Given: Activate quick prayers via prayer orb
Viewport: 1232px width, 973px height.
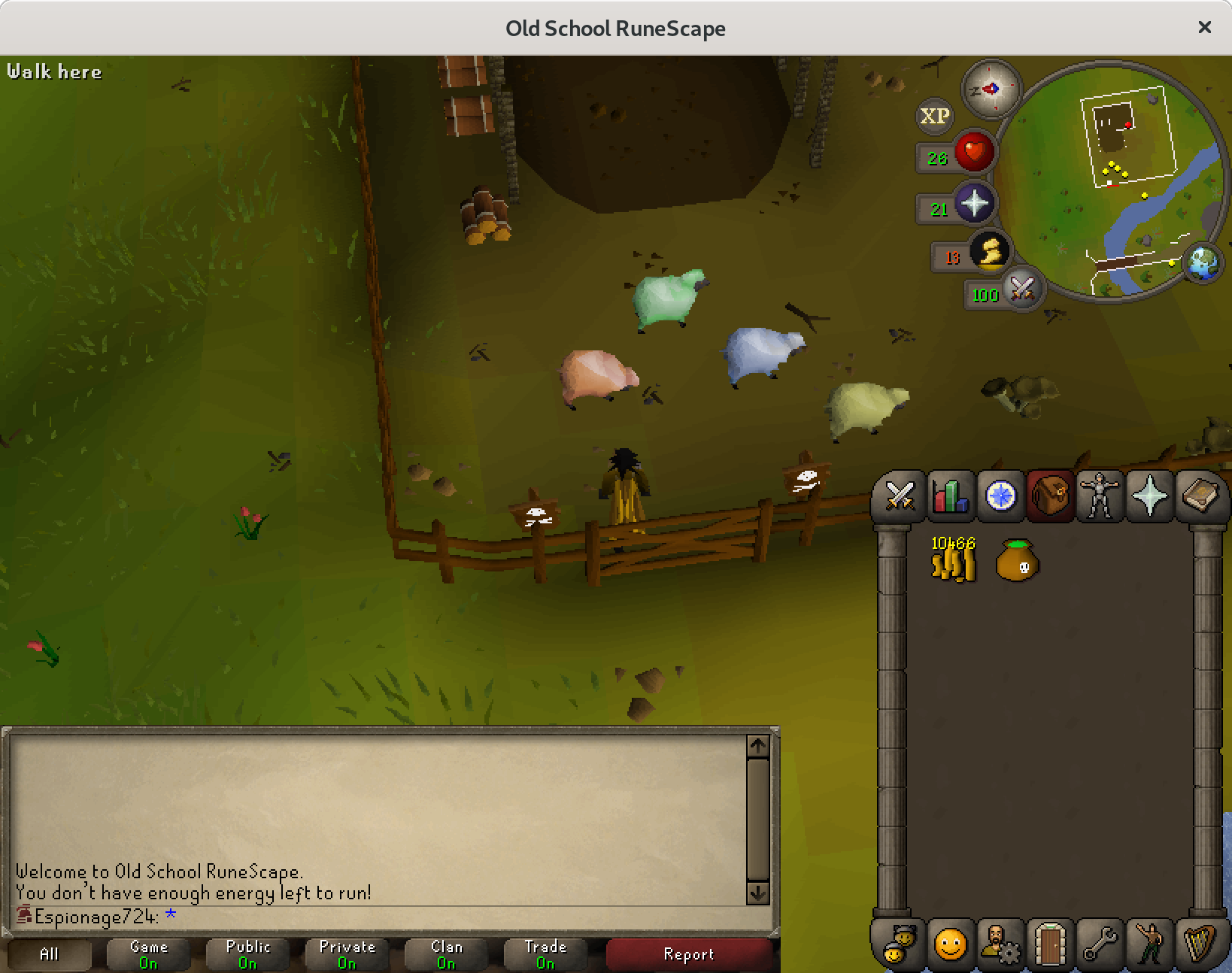Looking at the screenshot, I should (x=974, y=204).
